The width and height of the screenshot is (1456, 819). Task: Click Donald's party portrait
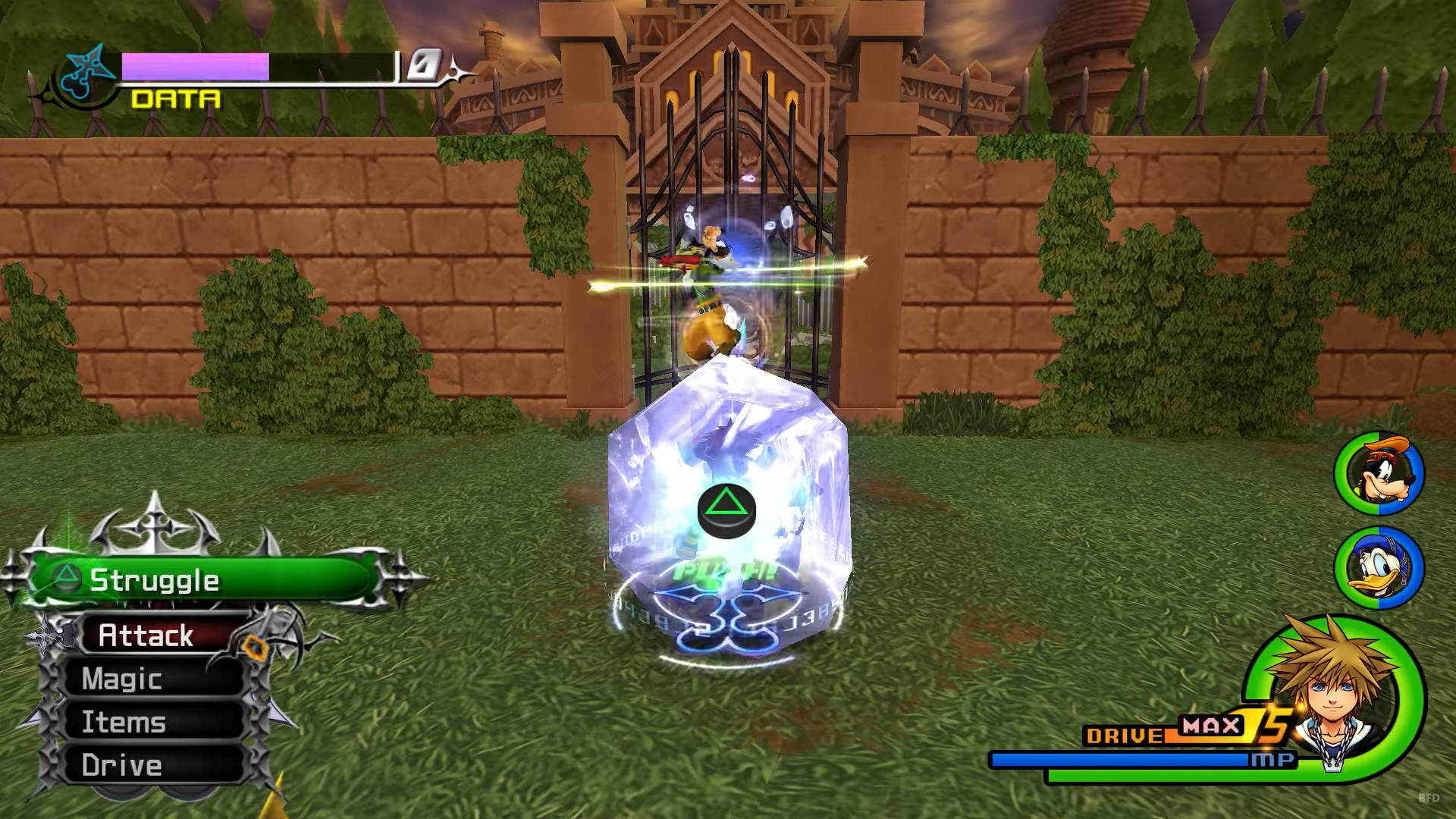(x=1379, y=567)
